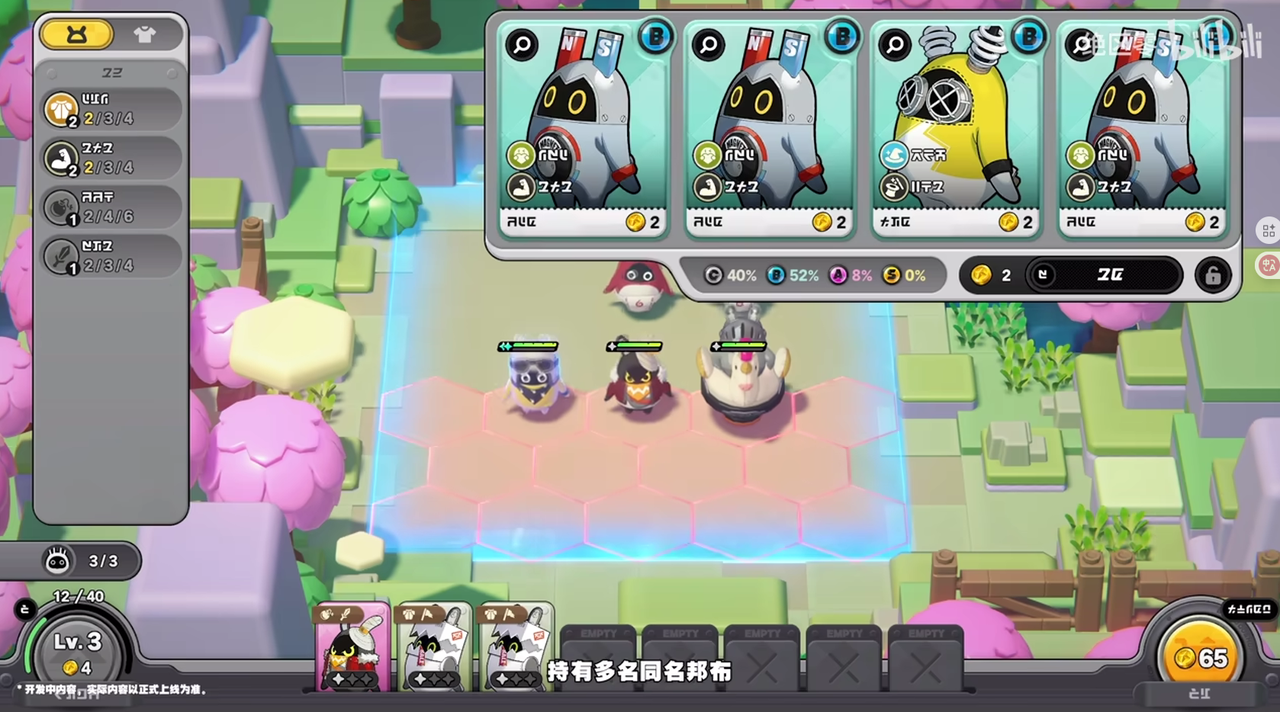Switch to the Bangboo-face tab in the left panel

tap(77, 34)
